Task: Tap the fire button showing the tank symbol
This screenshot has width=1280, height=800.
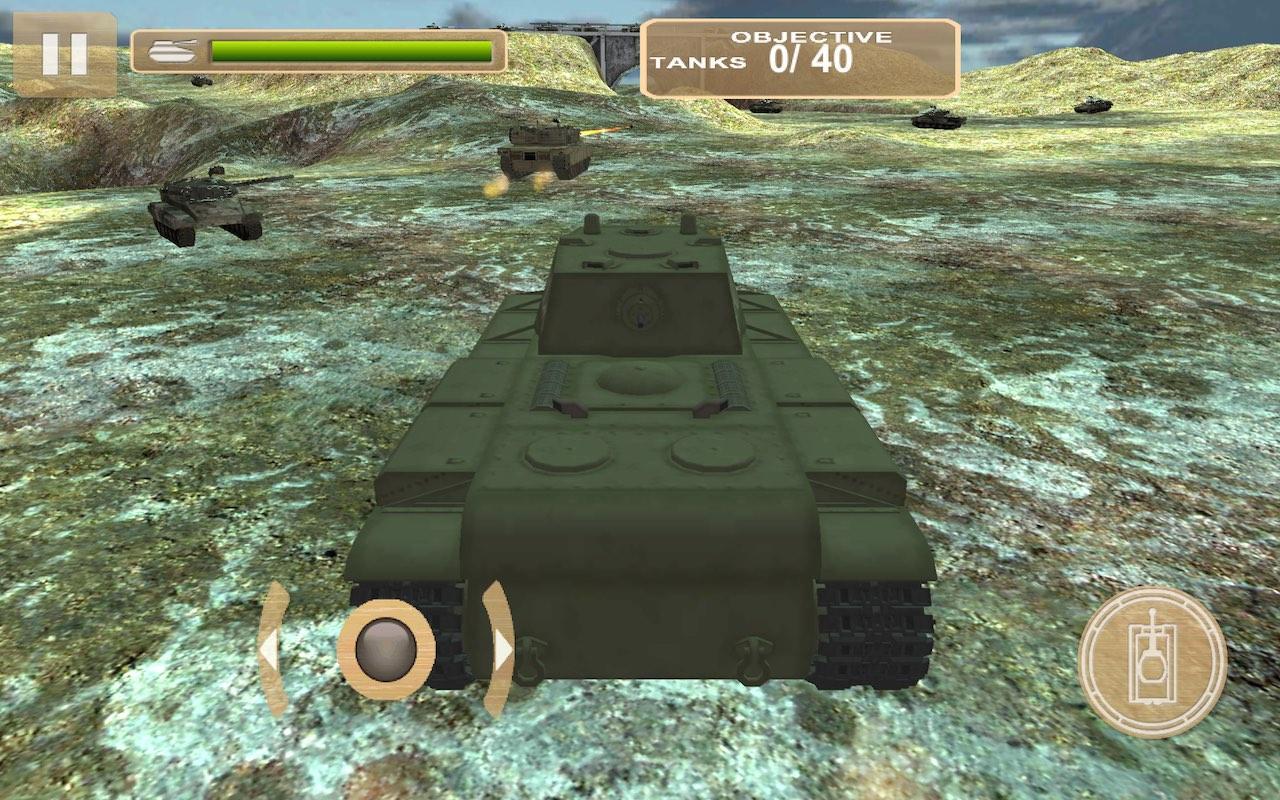Action: [1151, 660]
